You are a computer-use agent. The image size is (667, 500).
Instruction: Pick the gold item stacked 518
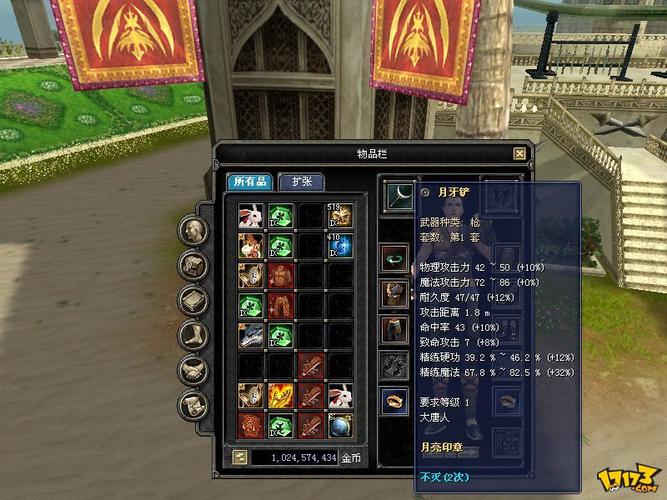[340, 216]
